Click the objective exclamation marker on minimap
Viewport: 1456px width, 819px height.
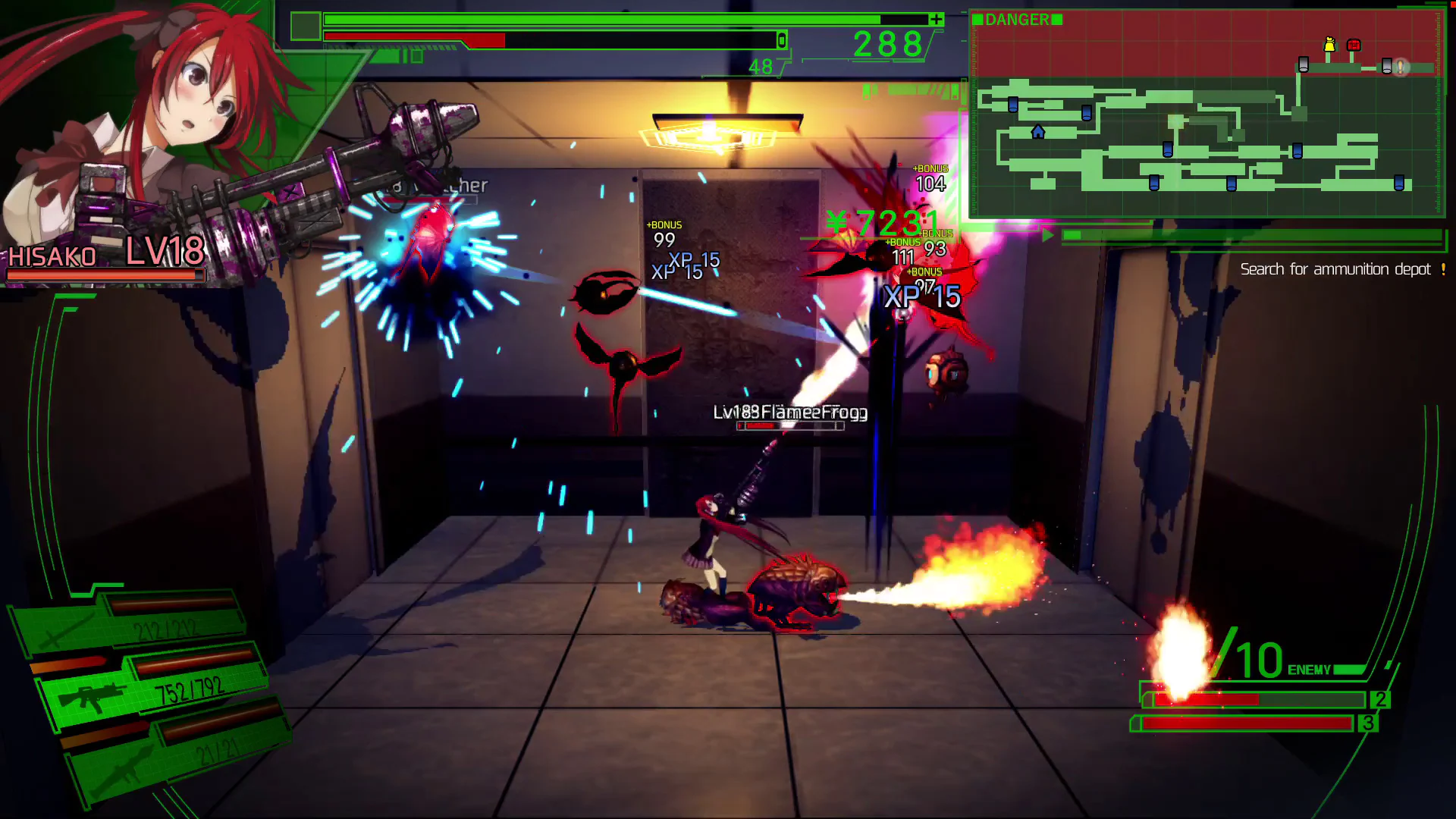point(1400,67)
